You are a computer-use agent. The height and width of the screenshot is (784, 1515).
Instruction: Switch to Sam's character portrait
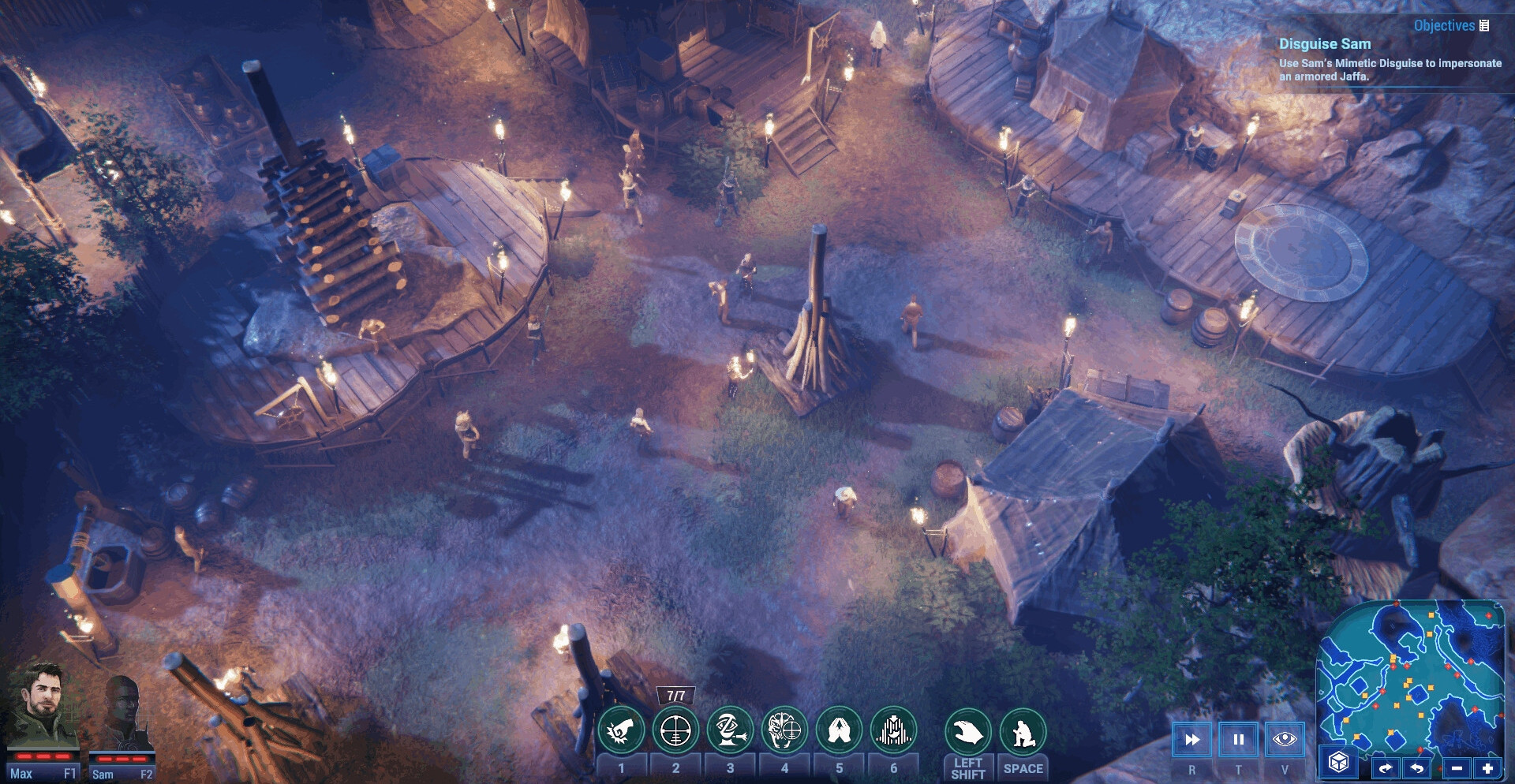[122, 715]
